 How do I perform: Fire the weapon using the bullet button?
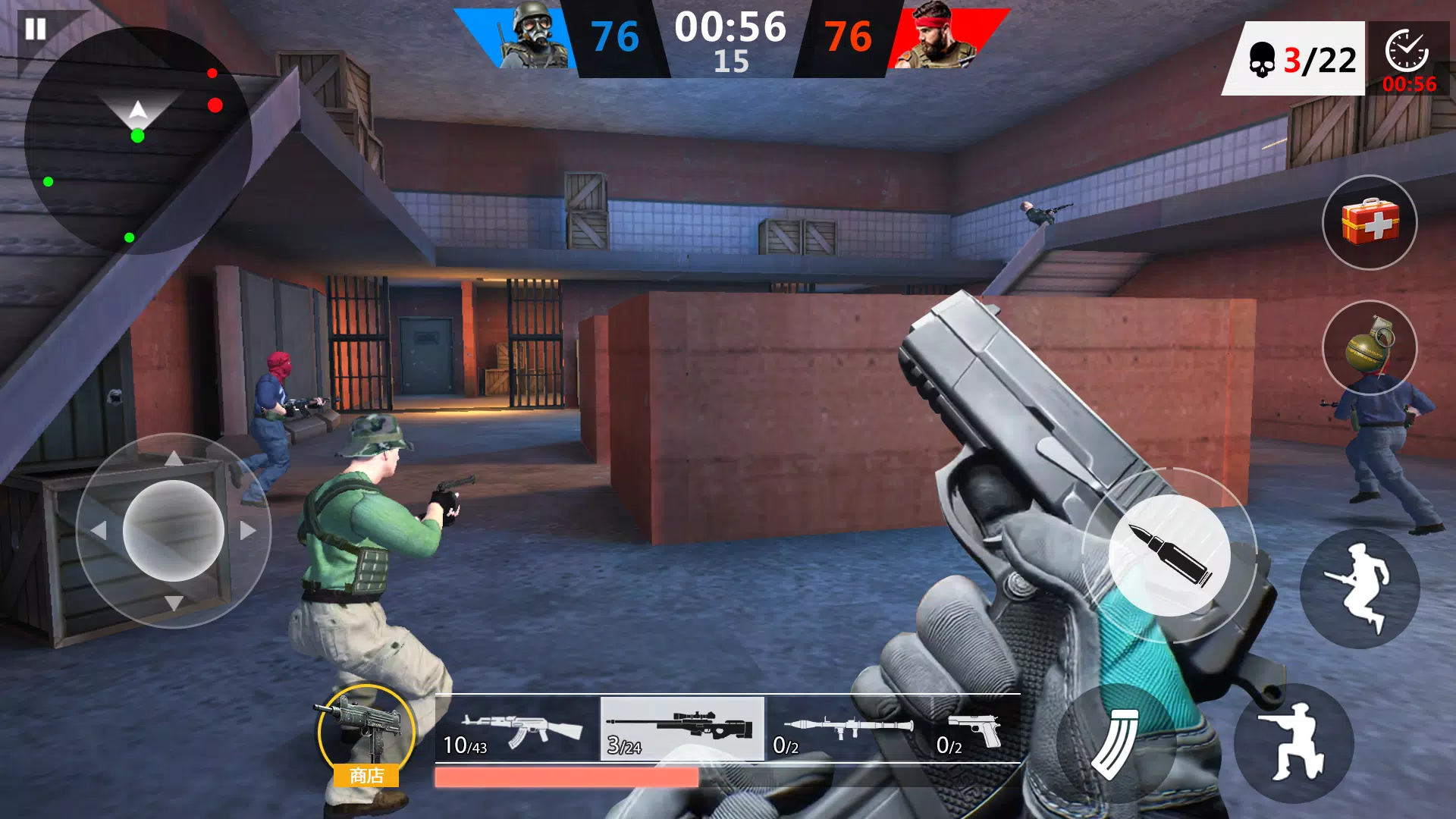(x=1169, y=555)
